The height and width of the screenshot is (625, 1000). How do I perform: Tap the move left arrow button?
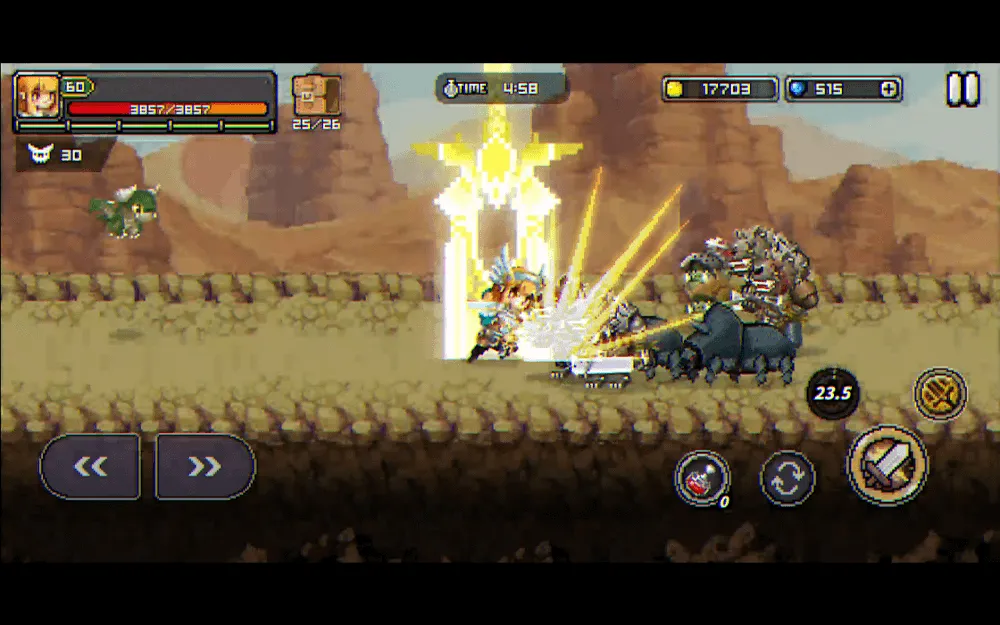tap(90, 466)
